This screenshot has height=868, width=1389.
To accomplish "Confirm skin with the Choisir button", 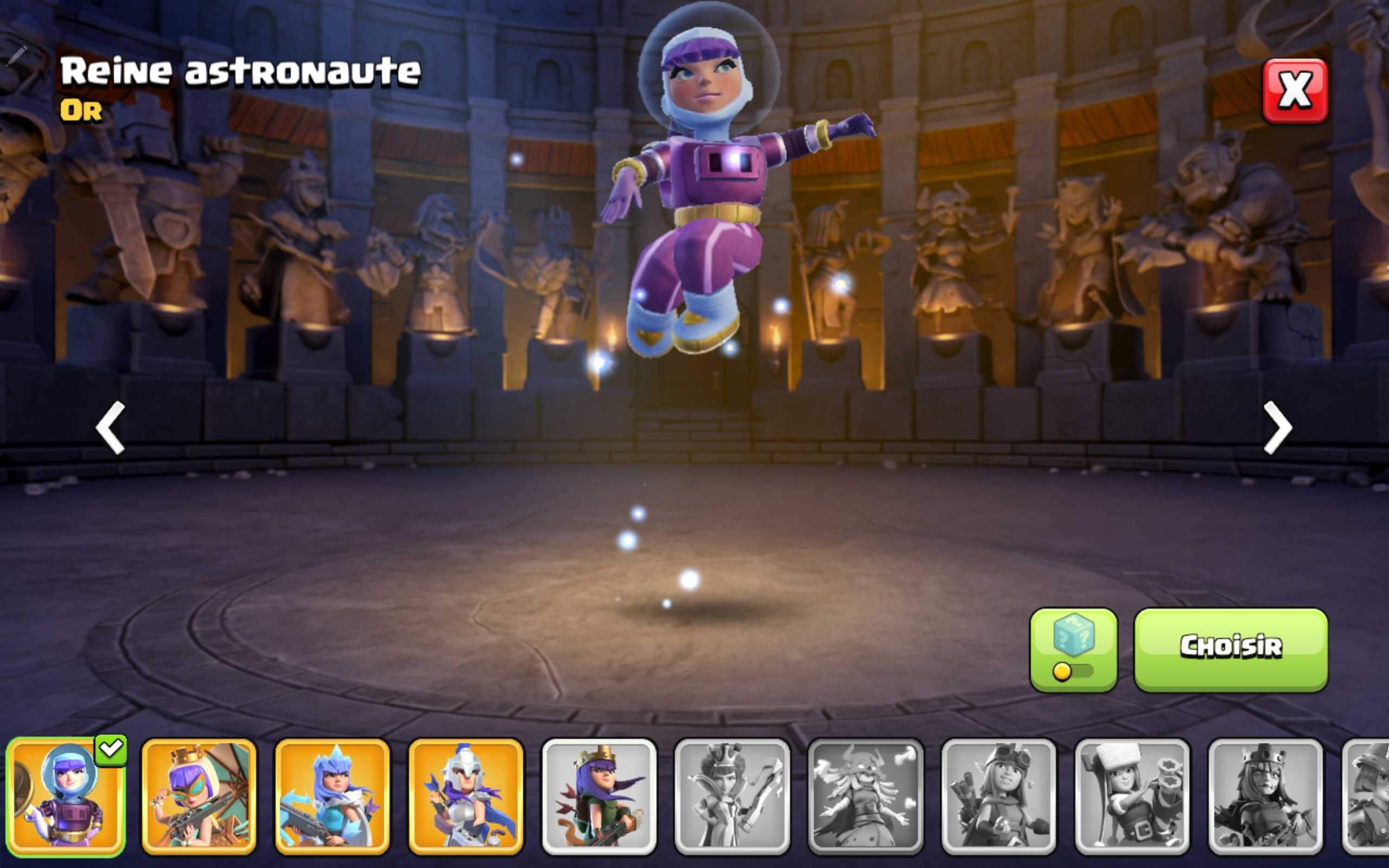I will [1231, 649].
